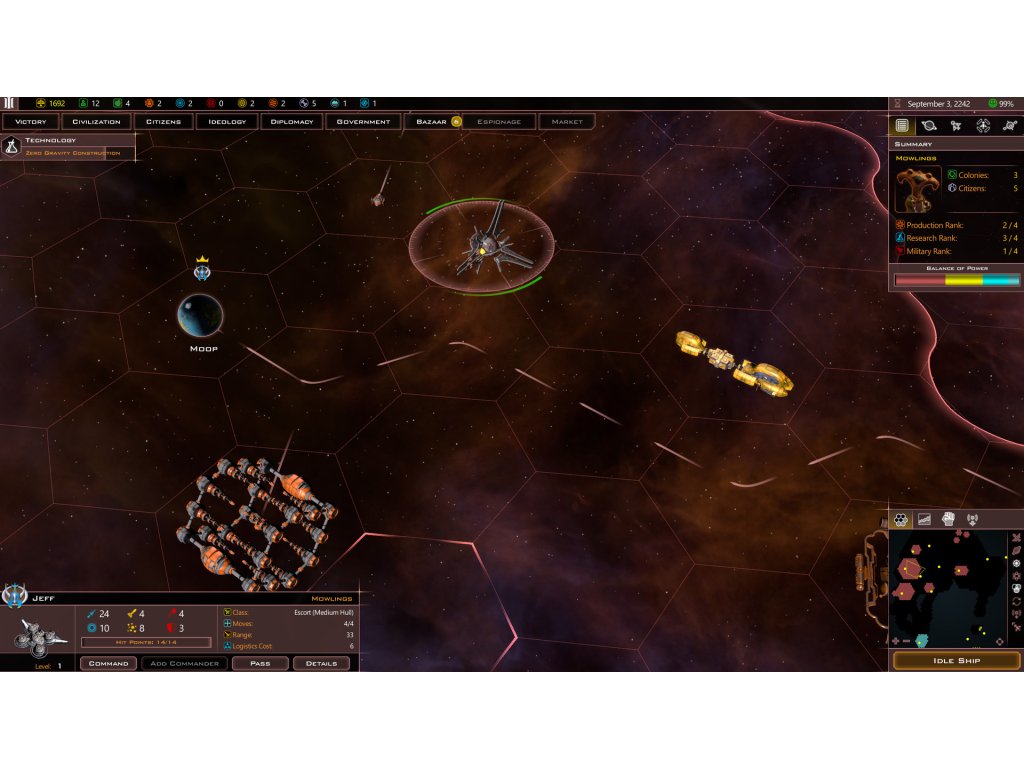Click the Command button for Jeff
The width and height of the screenshot is (1024, 768).
[x=108, y=663]
